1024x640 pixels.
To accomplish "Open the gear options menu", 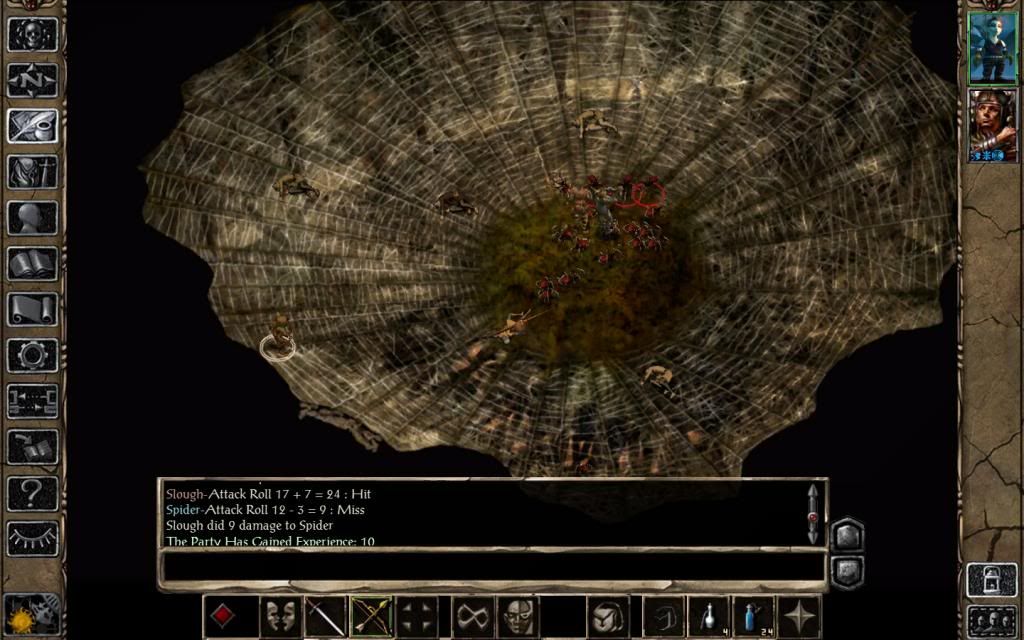I will (x=32, y=355).
